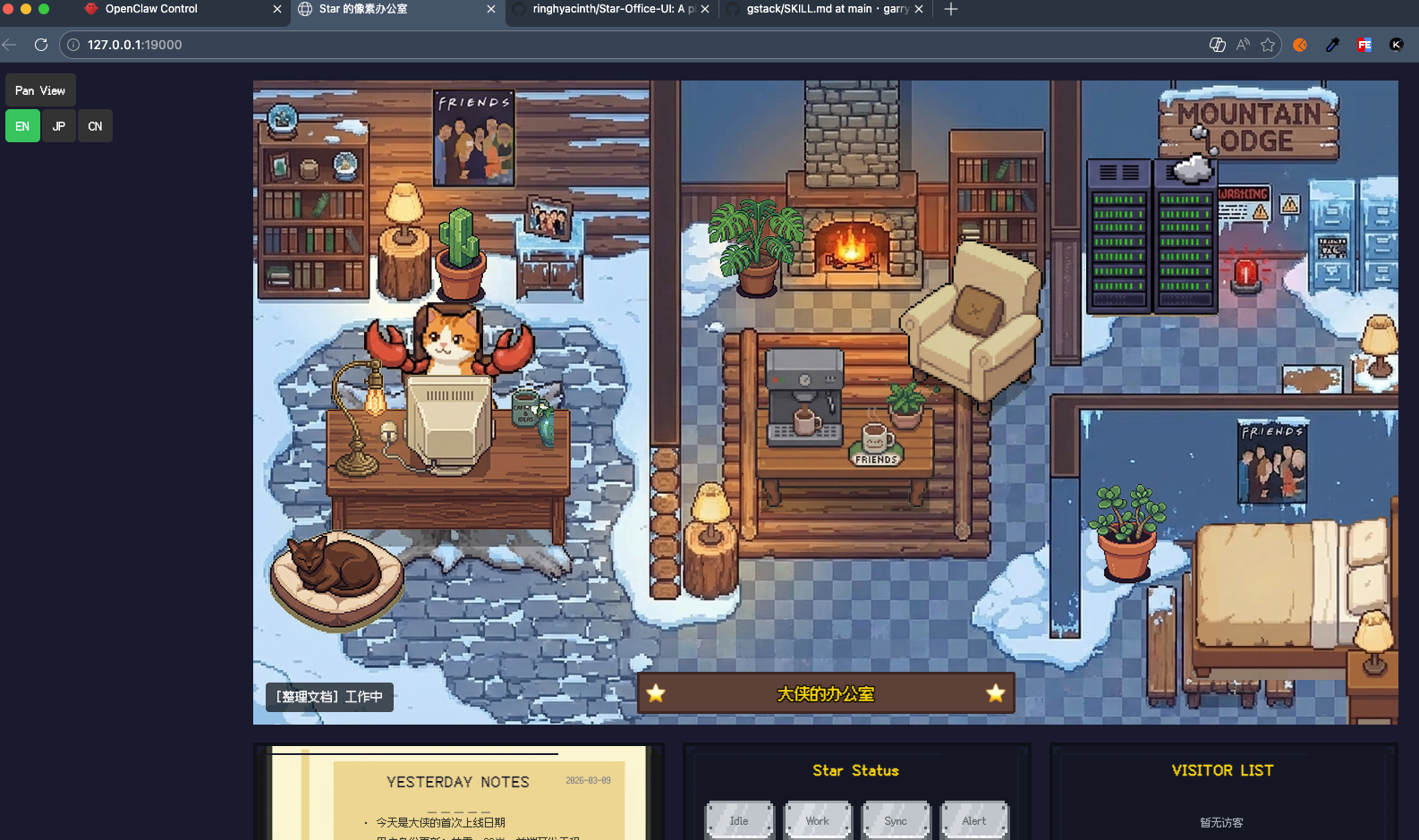
Task: Open the OpenClaw Control browser tab
Action: pyautogui.click(x=151, y=9)
